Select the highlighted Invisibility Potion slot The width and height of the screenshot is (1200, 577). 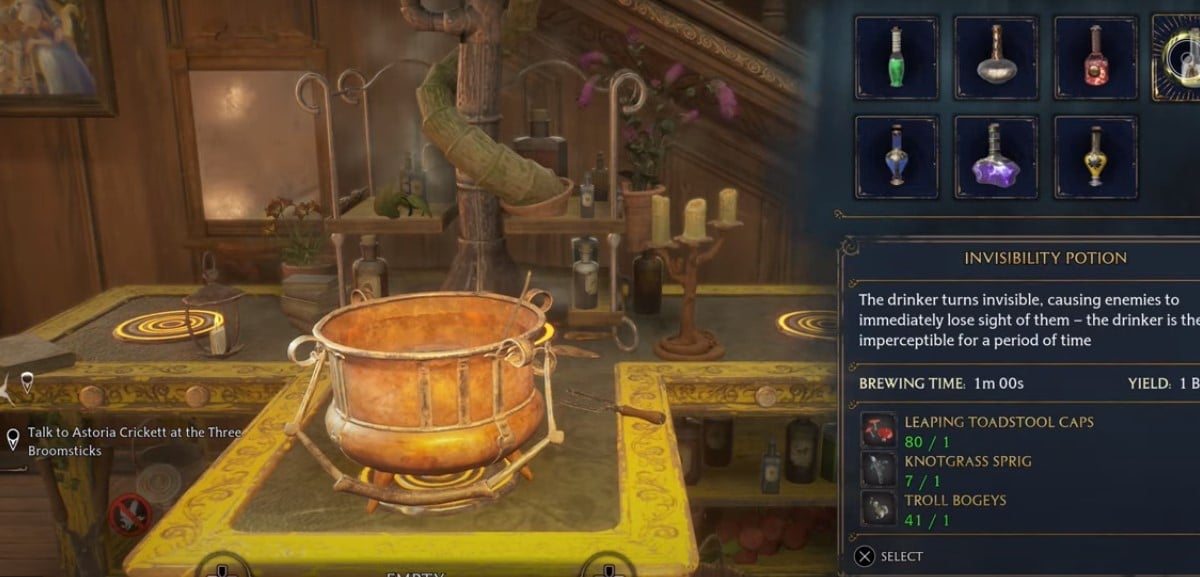1181,57
